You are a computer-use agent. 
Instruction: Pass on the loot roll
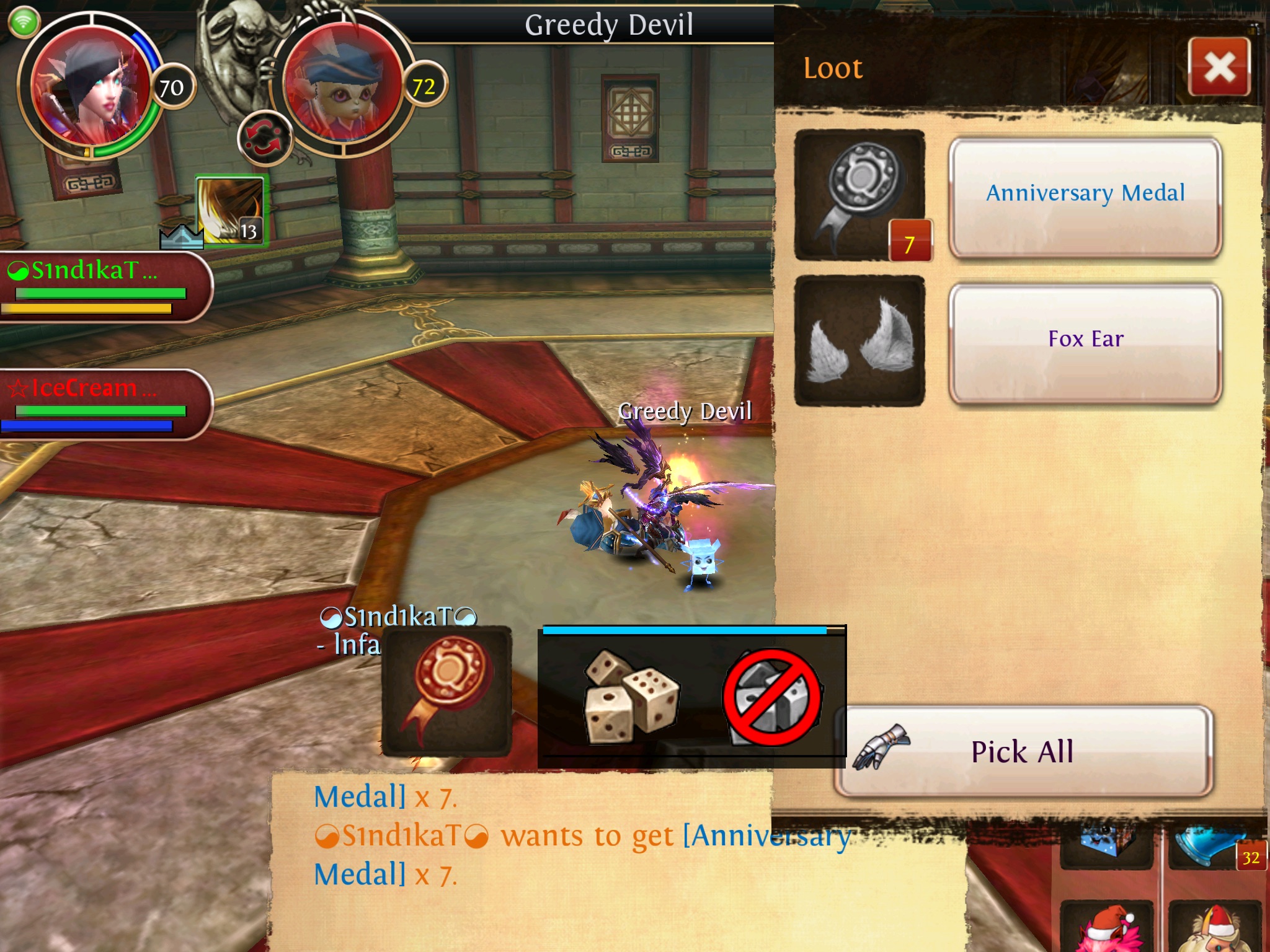tap(773, 697)
